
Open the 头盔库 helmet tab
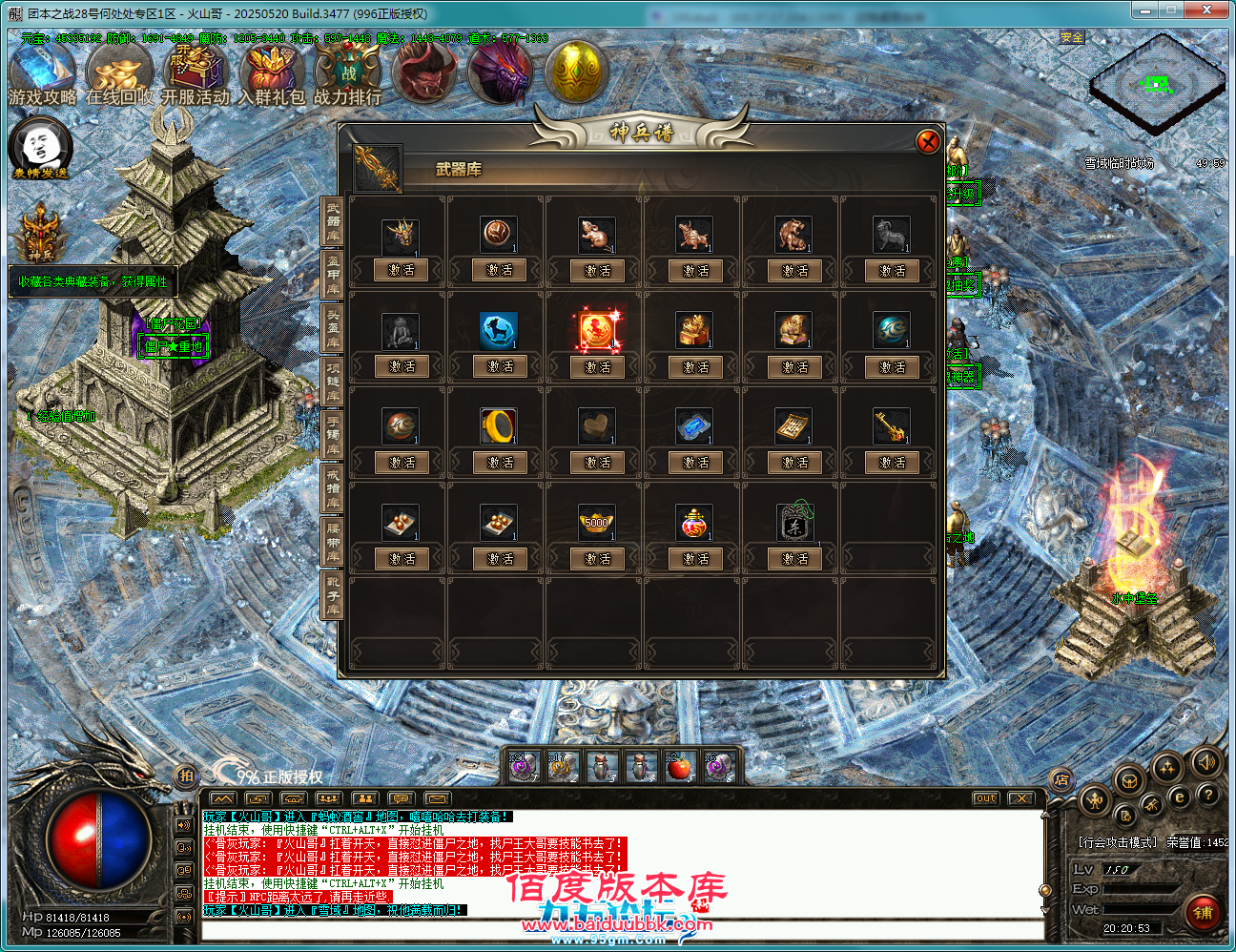click(333, 328)
